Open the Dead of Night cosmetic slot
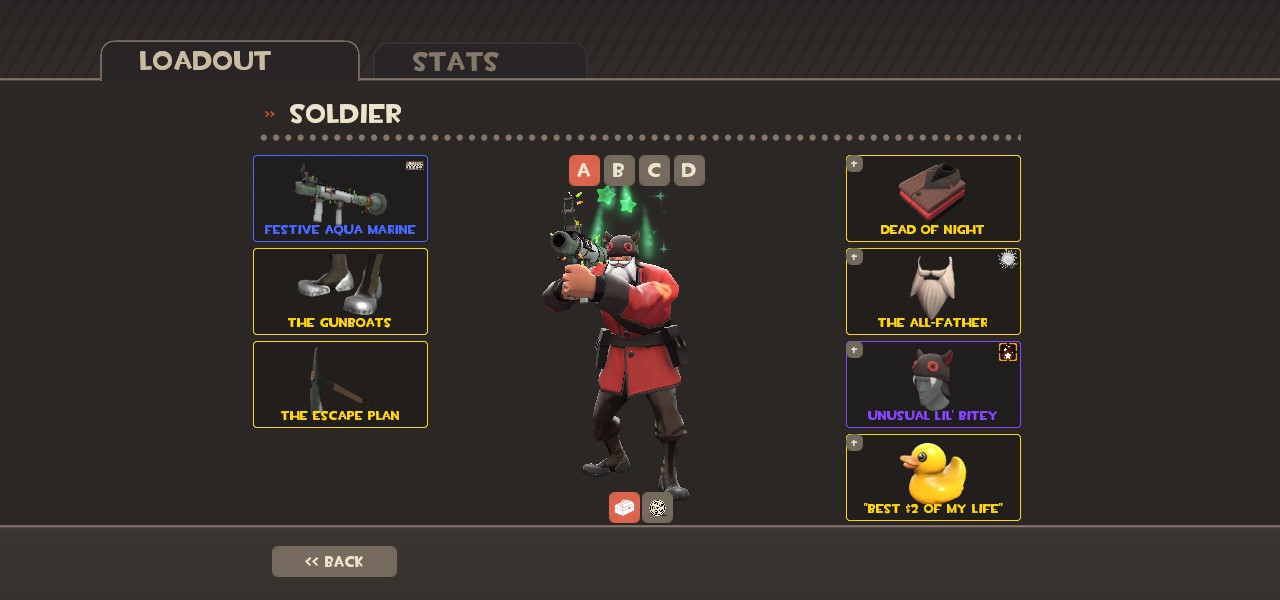Image resolution: width=1280 pixels, height=600 pixels. [x=933, y=198]
